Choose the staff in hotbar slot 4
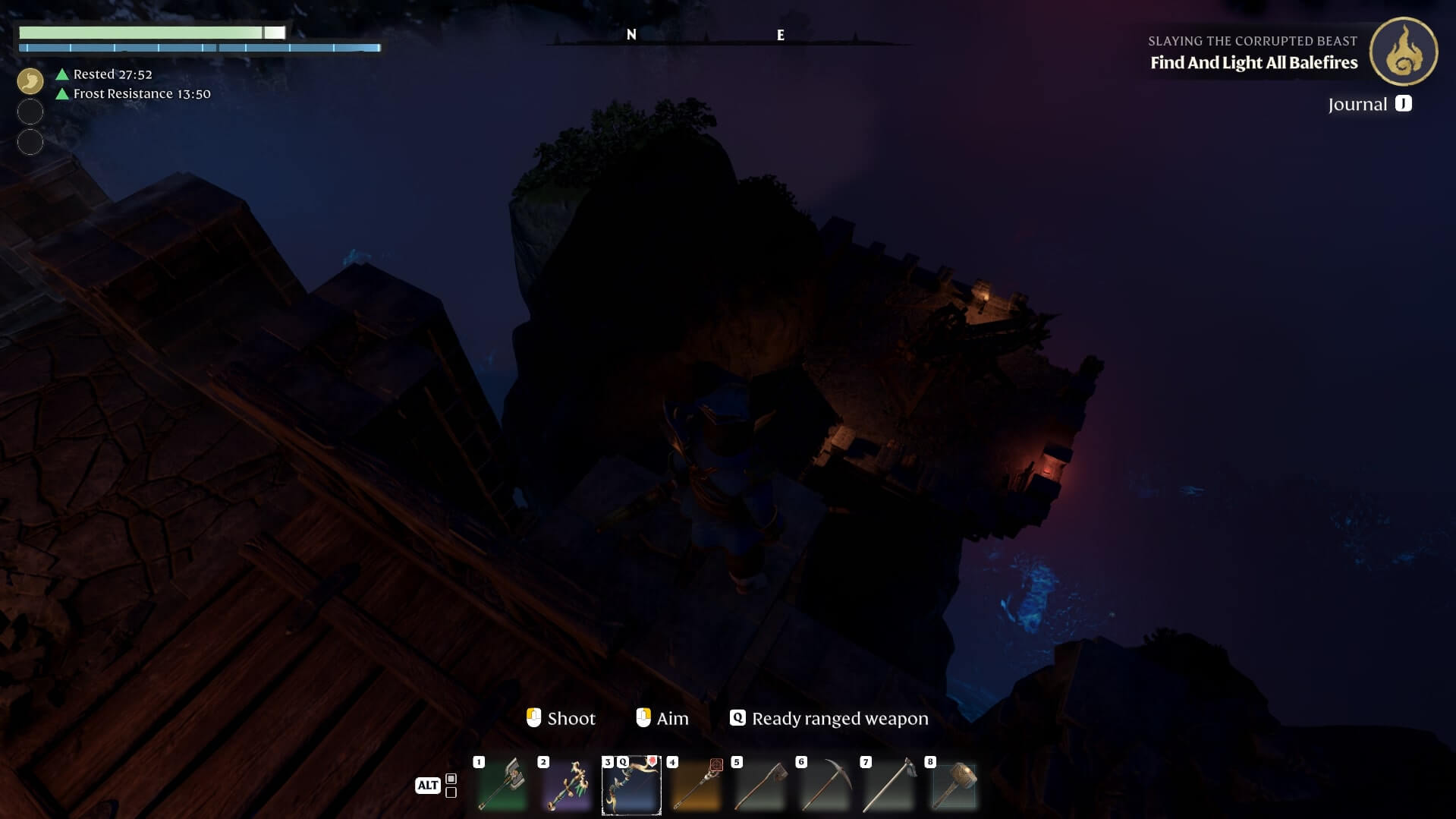The width and height of the screenshot is (1456, 819). [696, 785]
